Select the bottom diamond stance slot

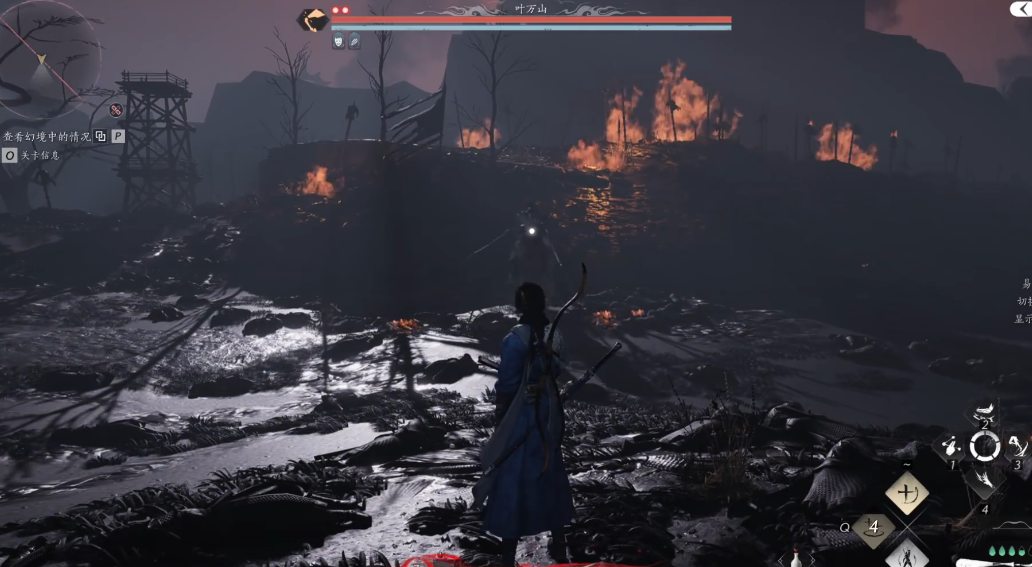pyautogui.click(x=907, y=553)
